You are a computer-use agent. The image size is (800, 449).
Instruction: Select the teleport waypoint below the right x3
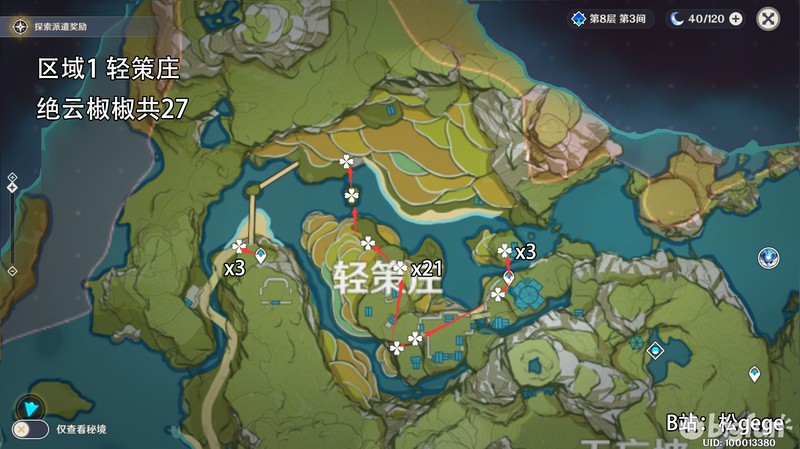508,278
